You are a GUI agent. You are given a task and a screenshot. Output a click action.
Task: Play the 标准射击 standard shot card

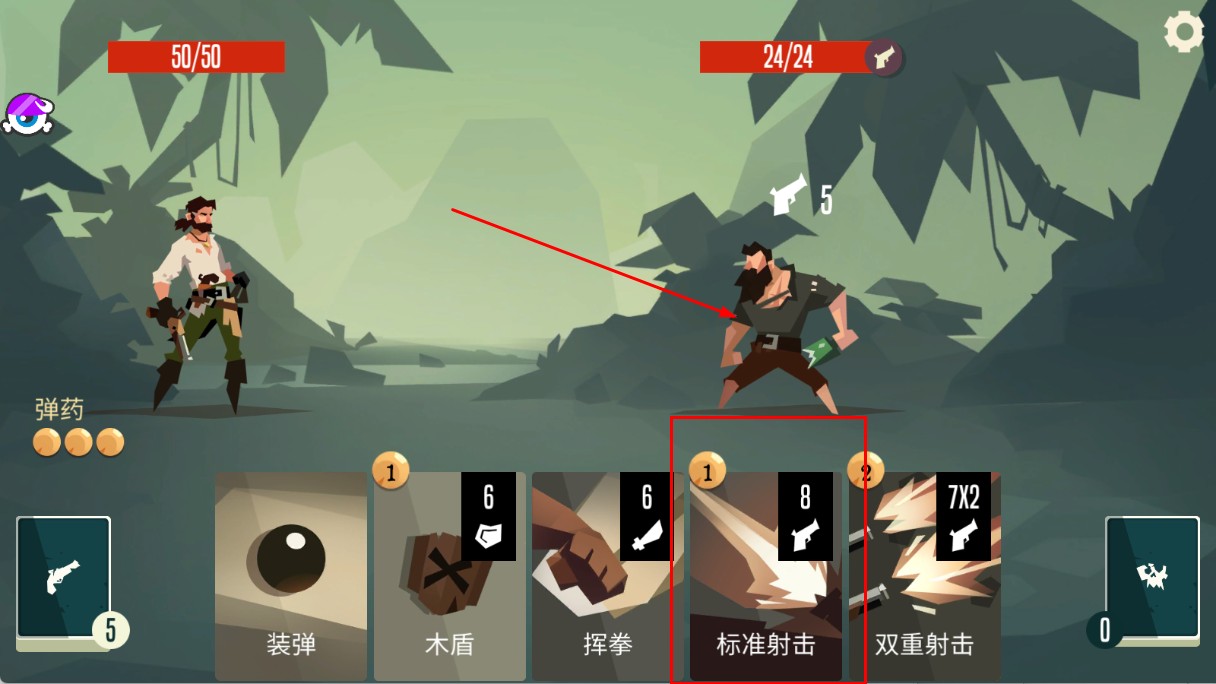[765, 576]
